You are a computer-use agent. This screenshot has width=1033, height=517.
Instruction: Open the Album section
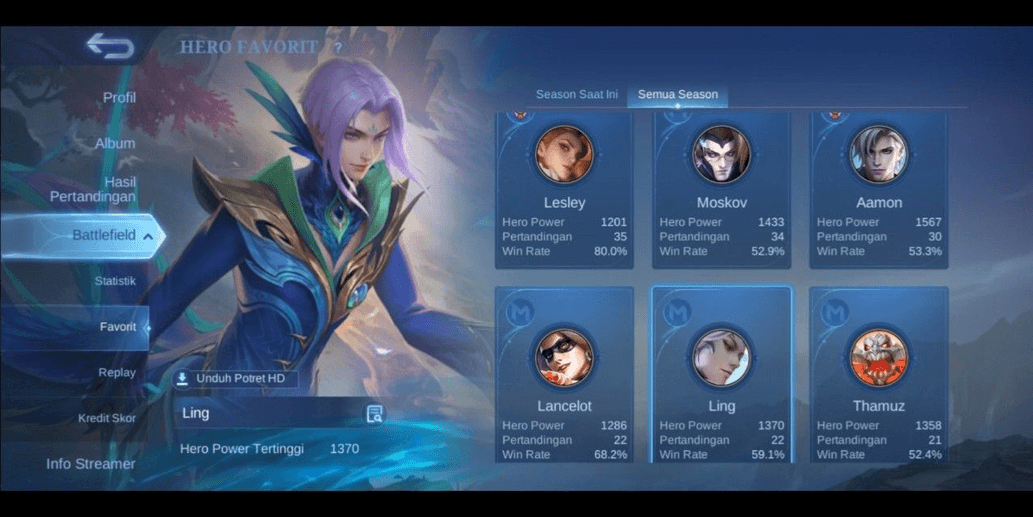pyautogui.click(x=115, y=143)
